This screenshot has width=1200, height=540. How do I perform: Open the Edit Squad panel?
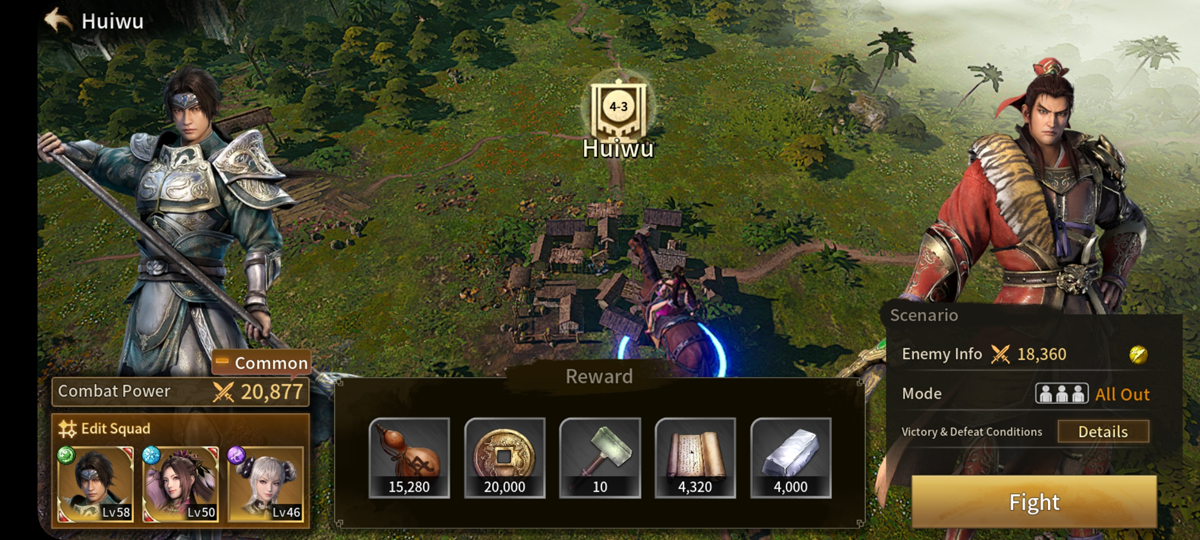(105, 429)
